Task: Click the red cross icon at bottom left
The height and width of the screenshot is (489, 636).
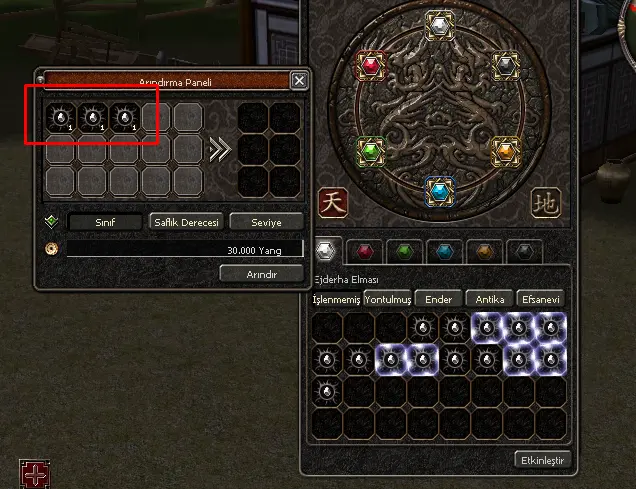Action: [33, 473]
